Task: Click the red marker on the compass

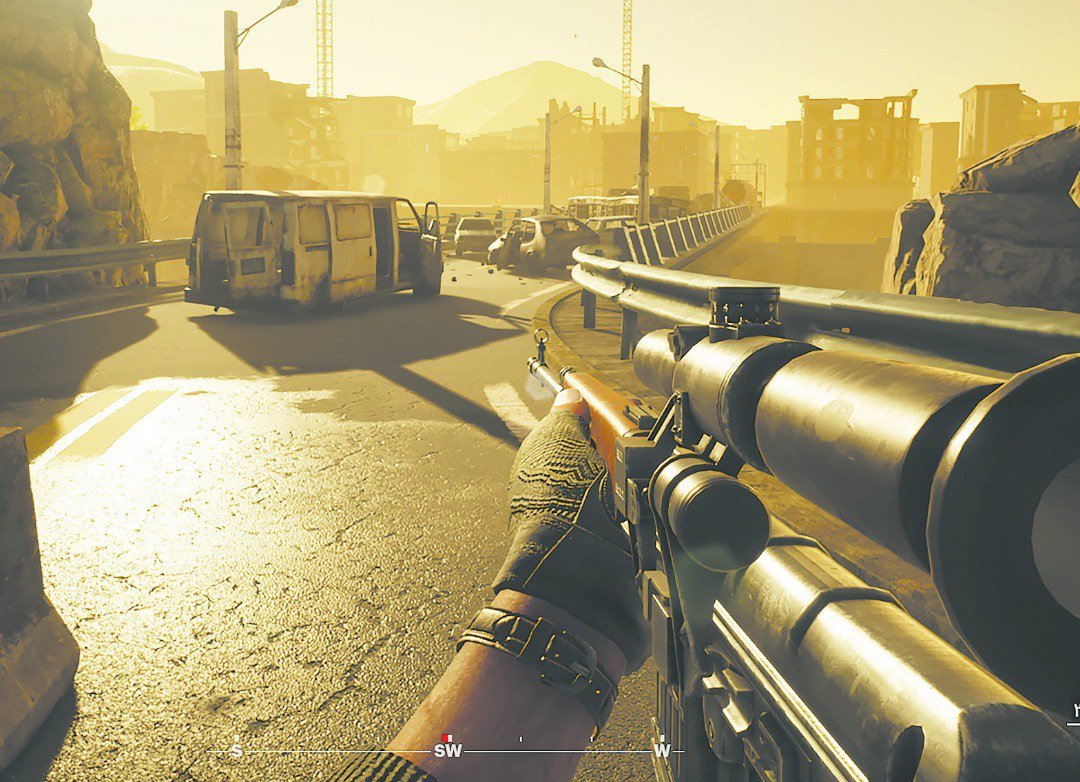Action: pos(446,738)
